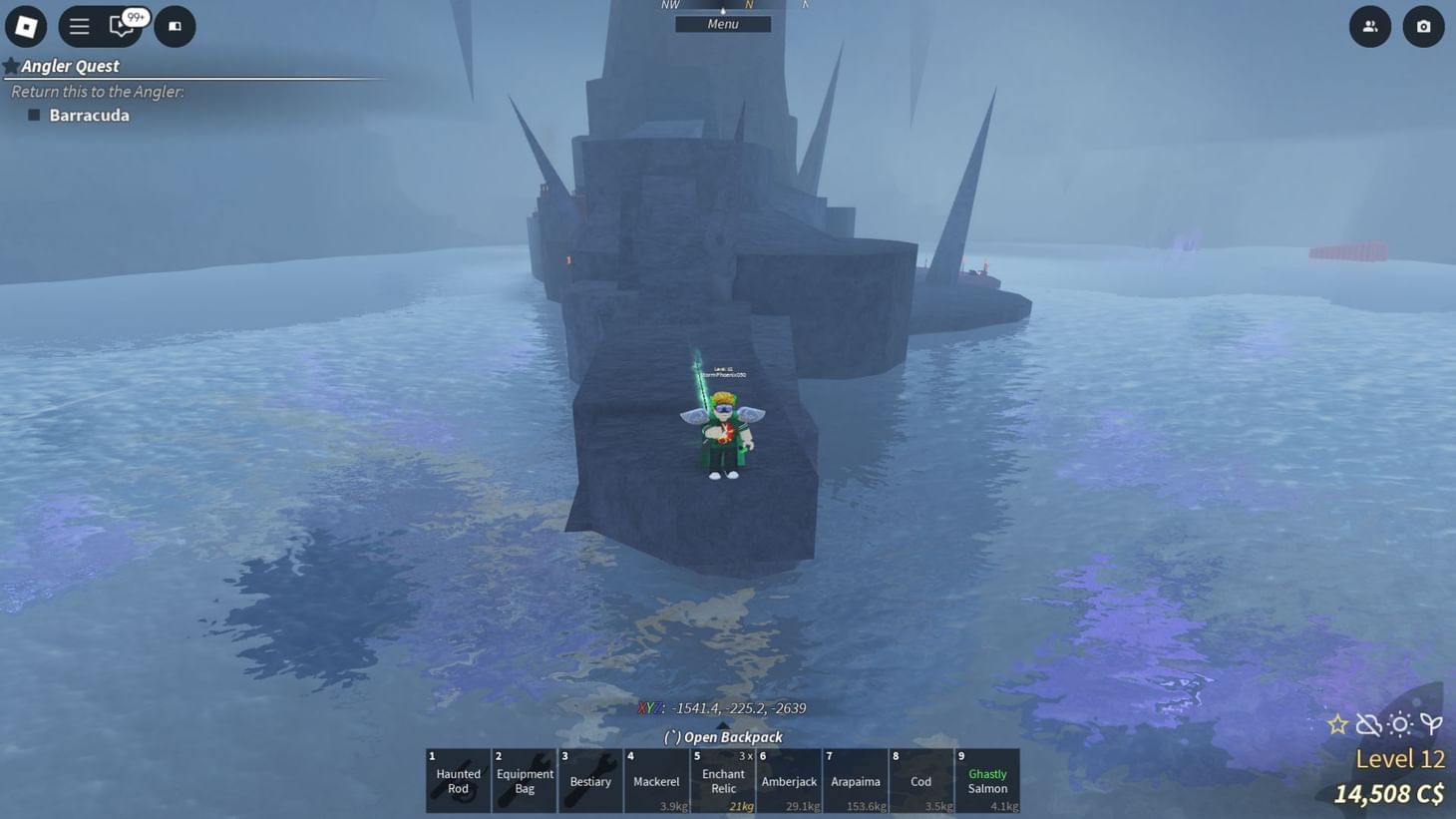This screenshot has height=819, width=1456.
Task: Open the sun daylight indicator icon
Action: pyautogui.click(x=1401, y=724)
